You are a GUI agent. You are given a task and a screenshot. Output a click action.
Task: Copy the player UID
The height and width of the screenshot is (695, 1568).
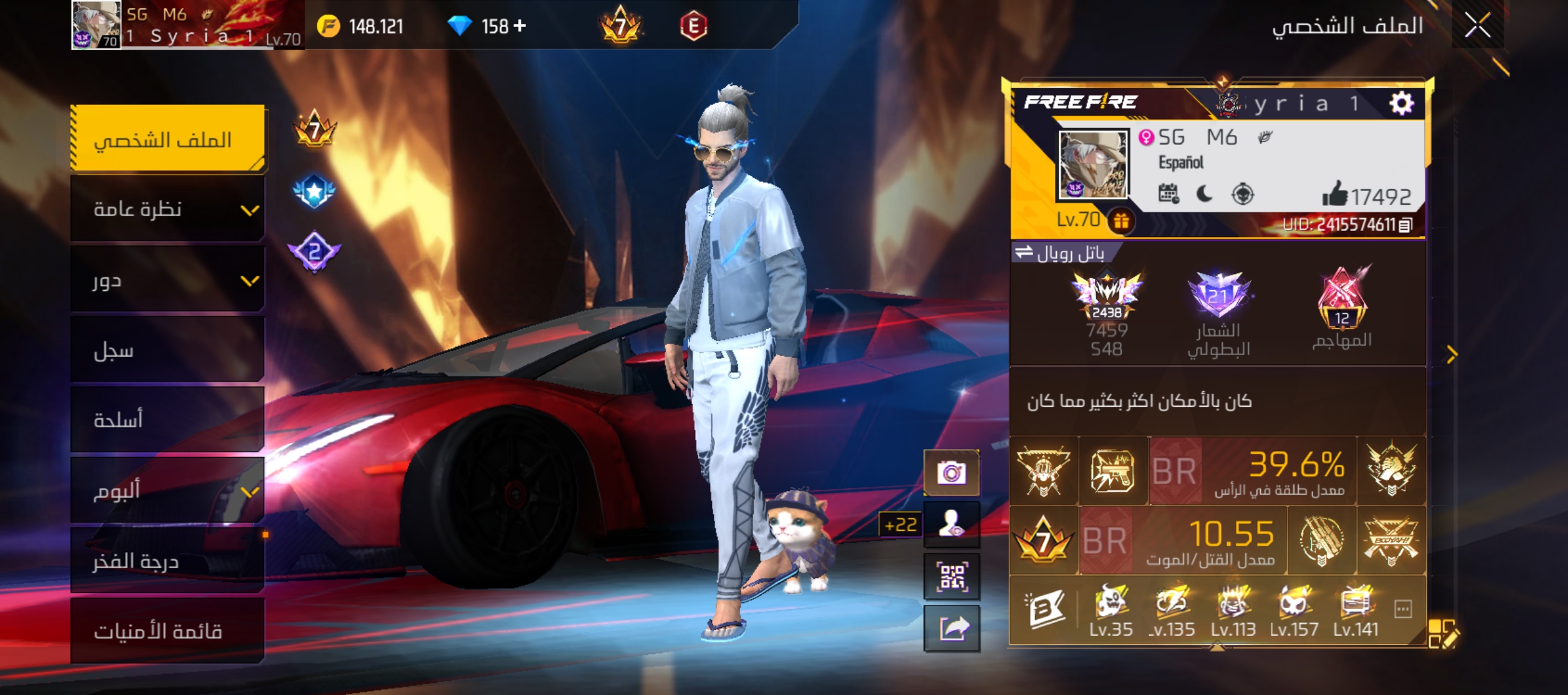(x=1406, y=225)
